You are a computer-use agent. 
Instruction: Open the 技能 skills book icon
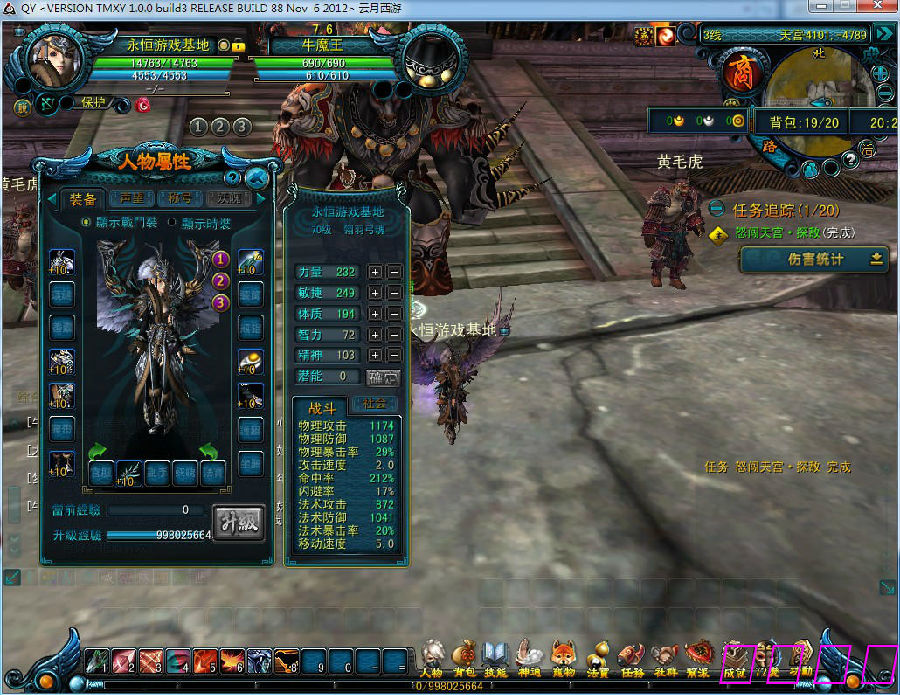pyautogui.click(x=496, y=655)
